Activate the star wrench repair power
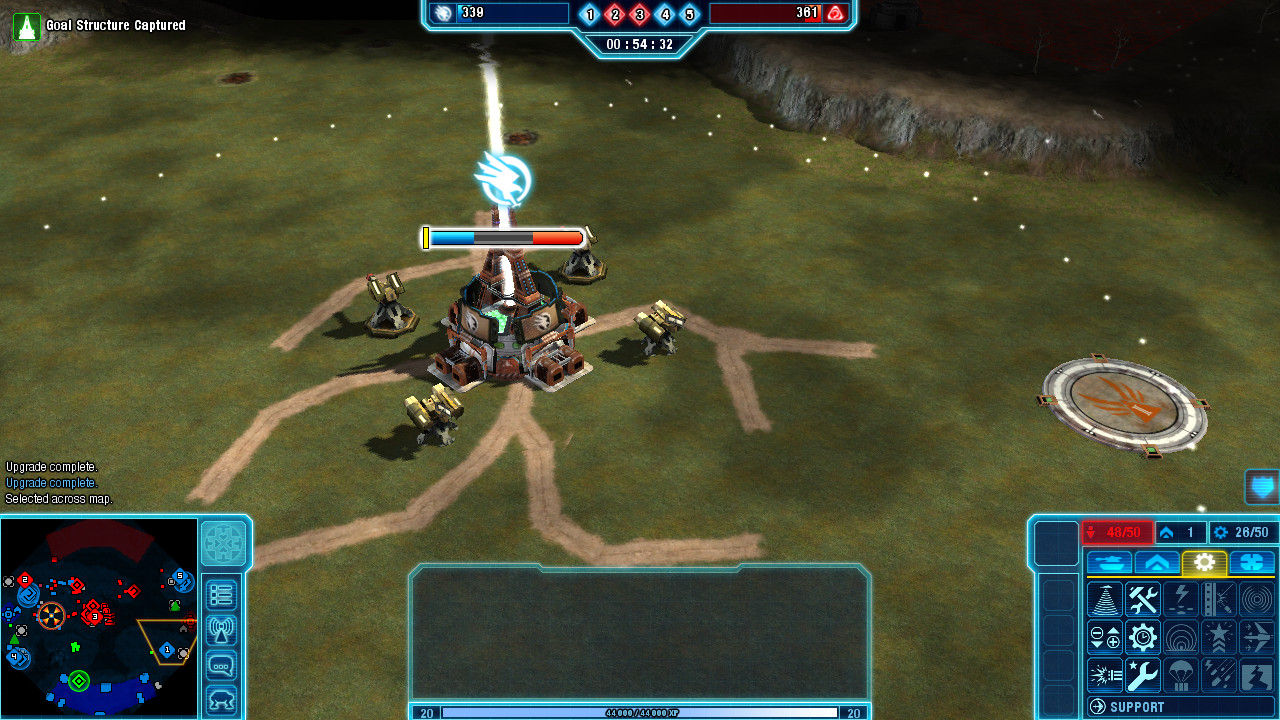This screenshot has height=720, width=1280. (1143, 675)
